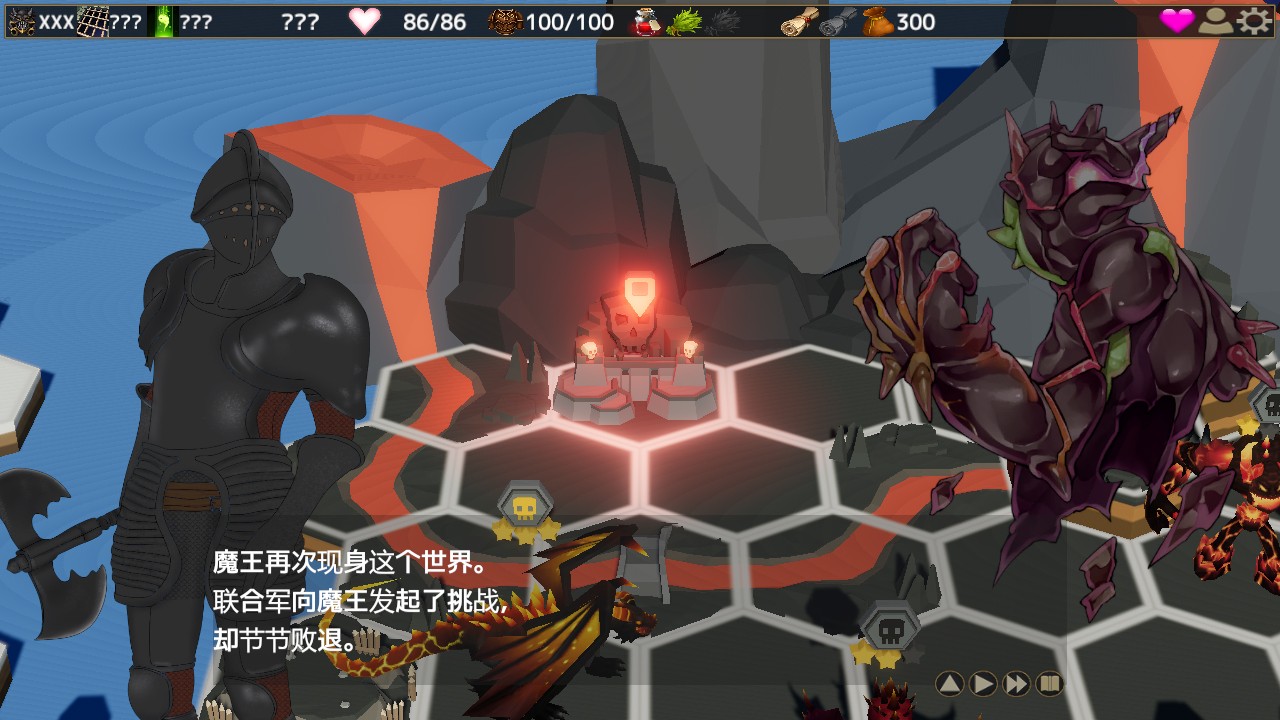Click the dungeon grid icon

pyautogui.click(x=93, y=21)
